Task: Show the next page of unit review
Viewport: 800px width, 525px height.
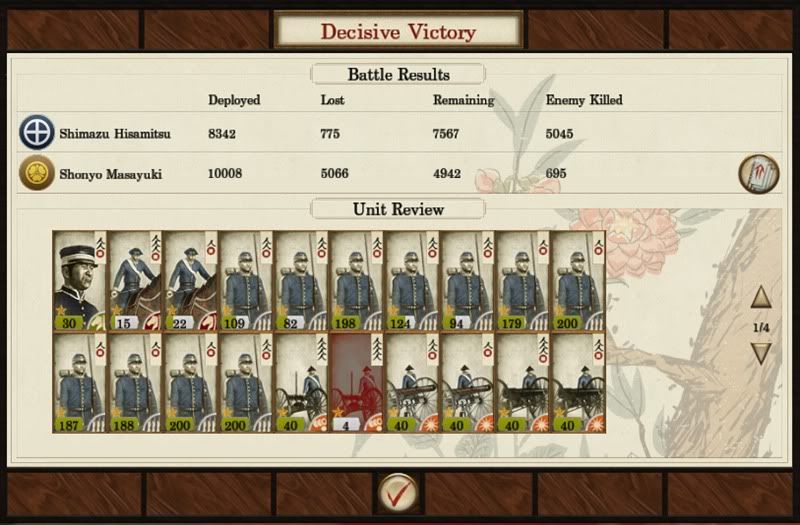Action: [x=761, y=353]
